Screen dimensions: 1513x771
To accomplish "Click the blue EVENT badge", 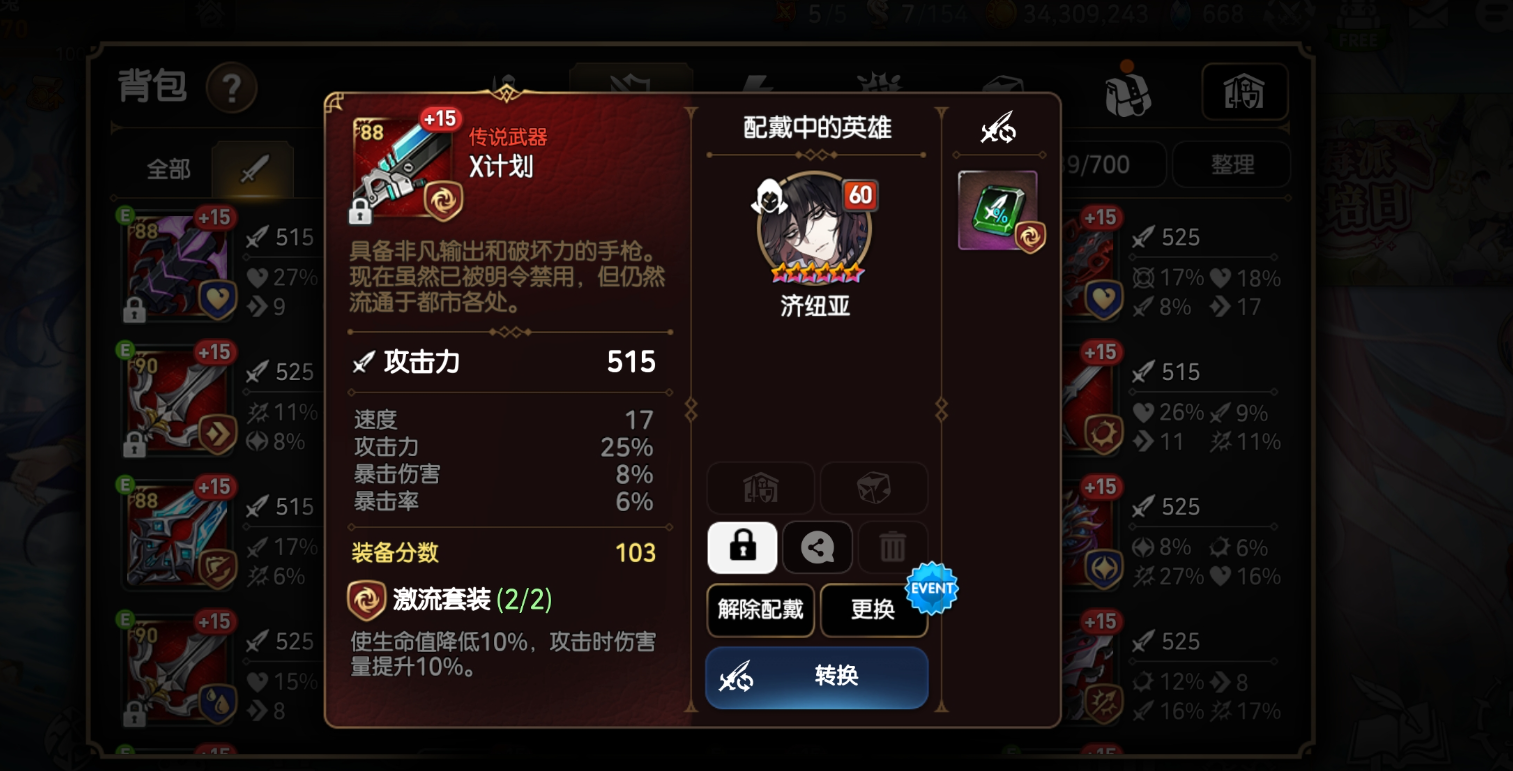I will [932, 588].
